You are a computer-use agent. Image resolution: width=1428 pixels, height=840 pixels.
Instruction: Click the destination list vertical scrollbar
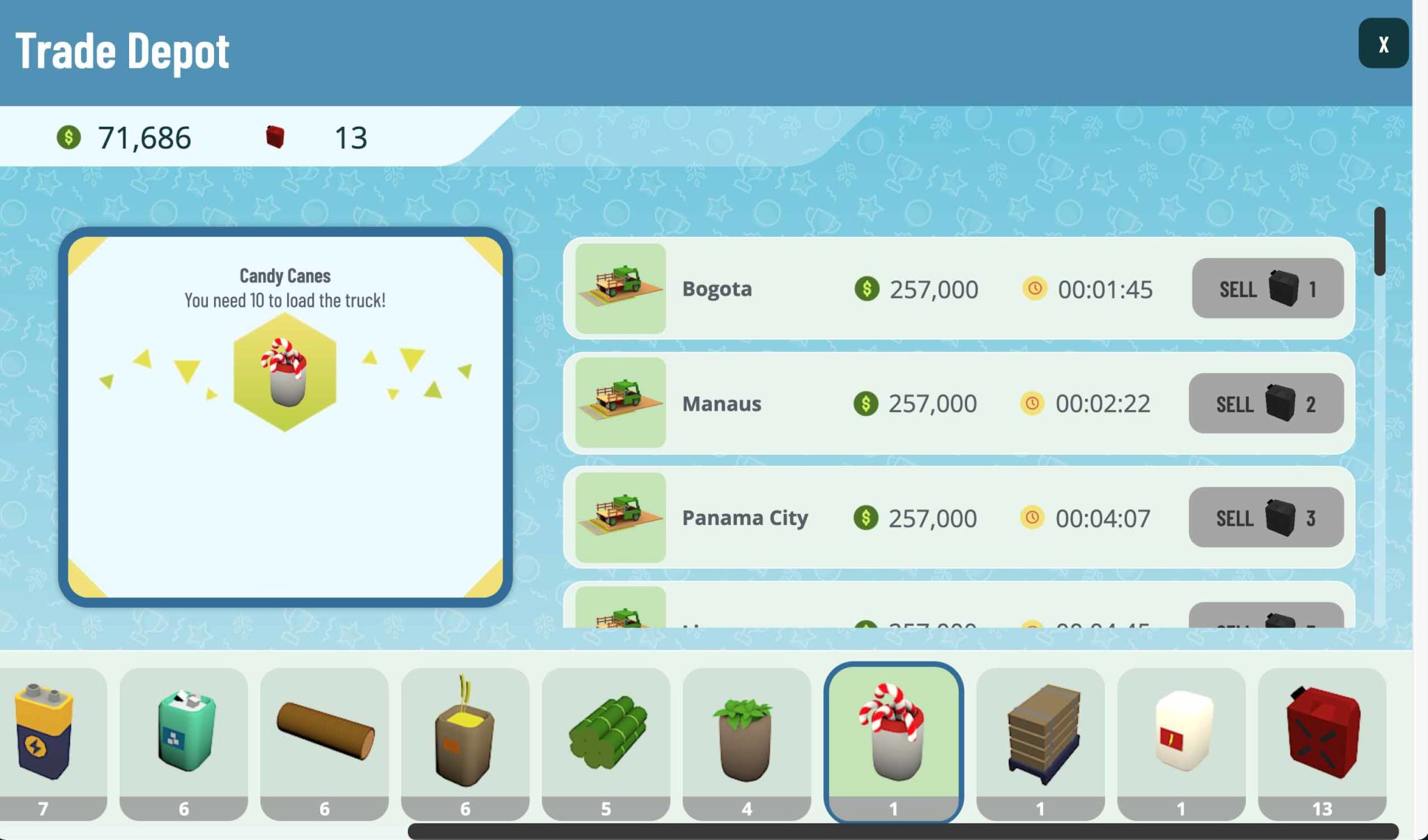pyautogui.click(x=1379, y=241)
